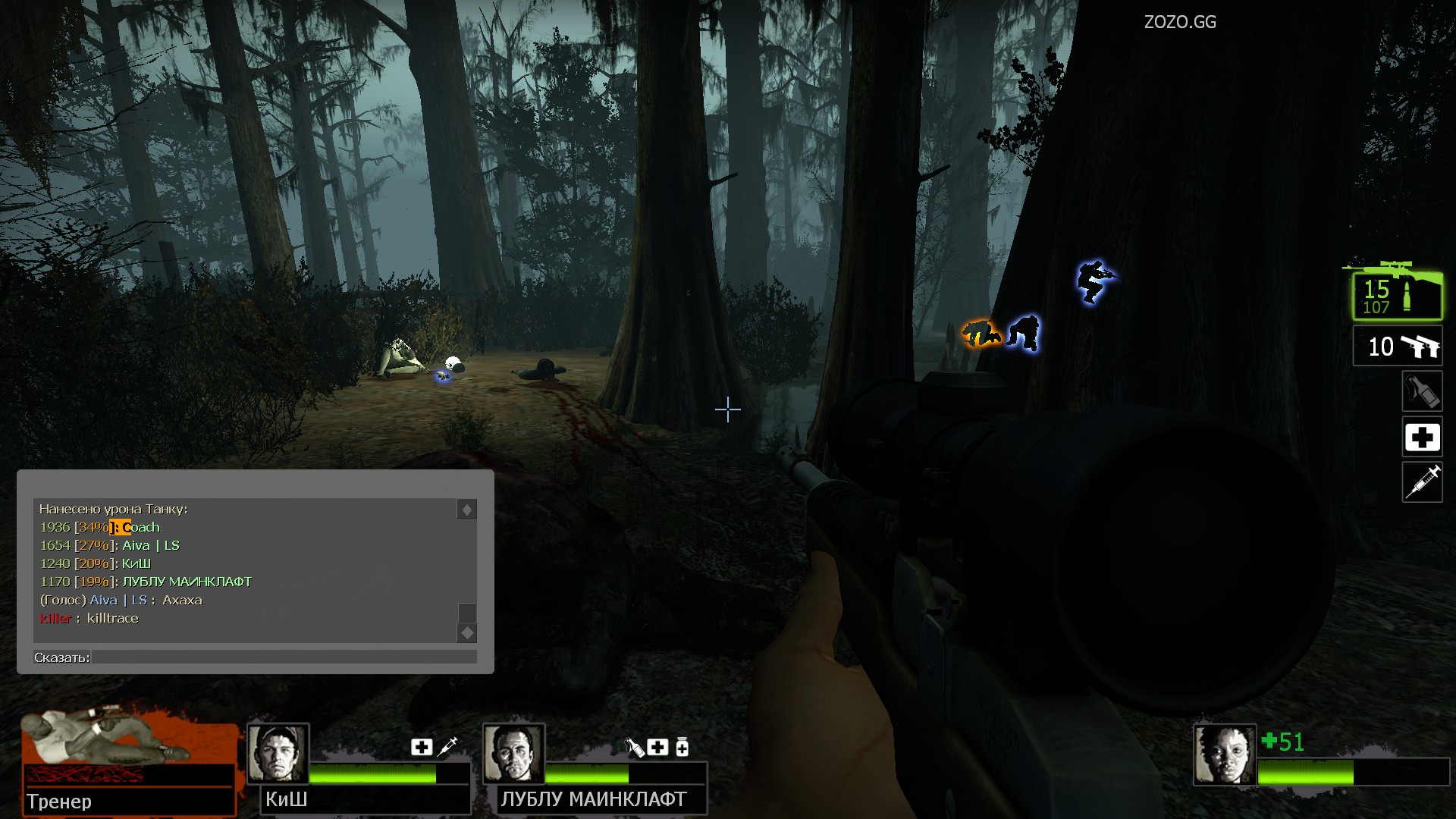Screen dimensions: 1456x819
Task: Click КиШ's teammate portrait
Action: [278, 754]
